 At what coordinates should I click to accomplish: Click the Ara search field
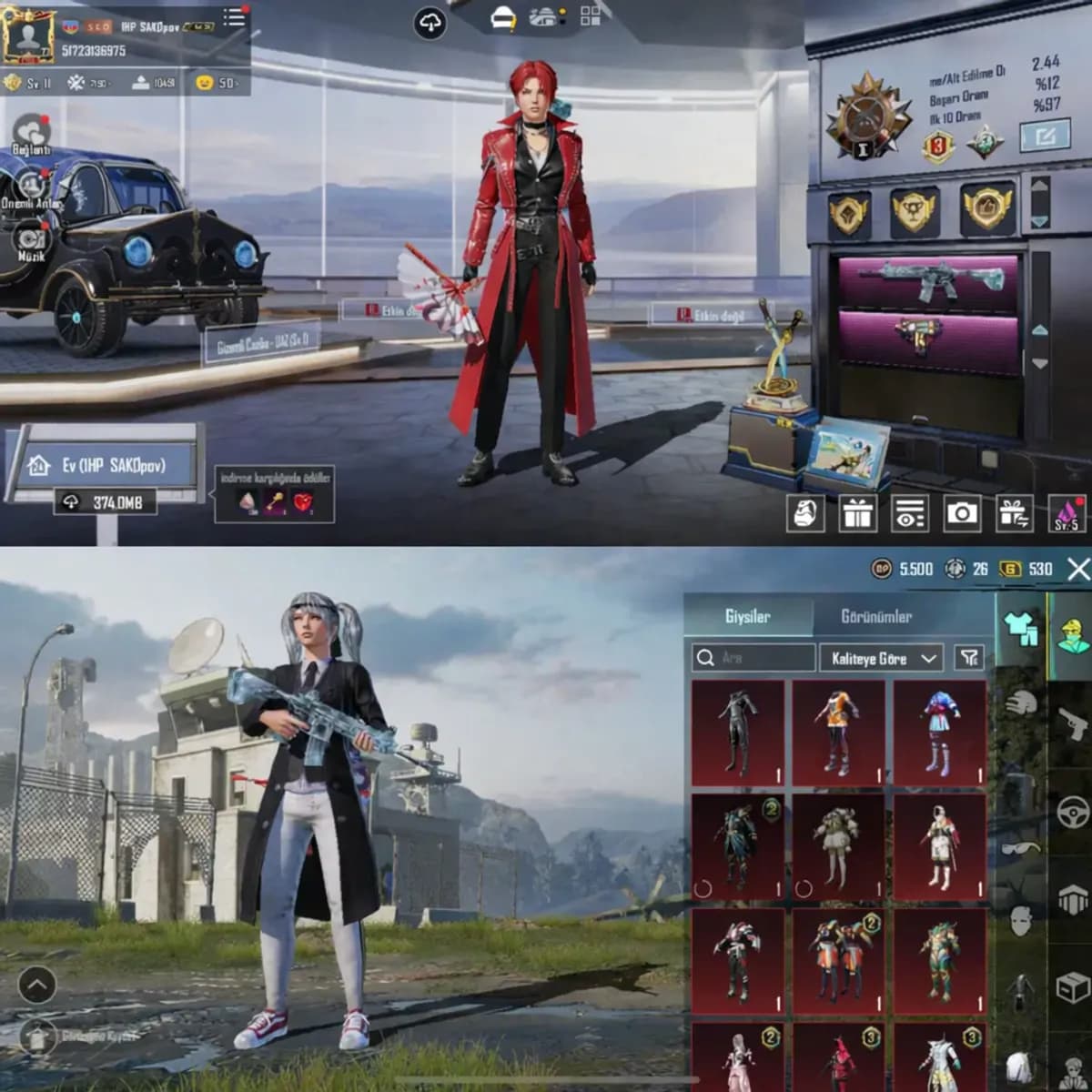pos(753,658)
